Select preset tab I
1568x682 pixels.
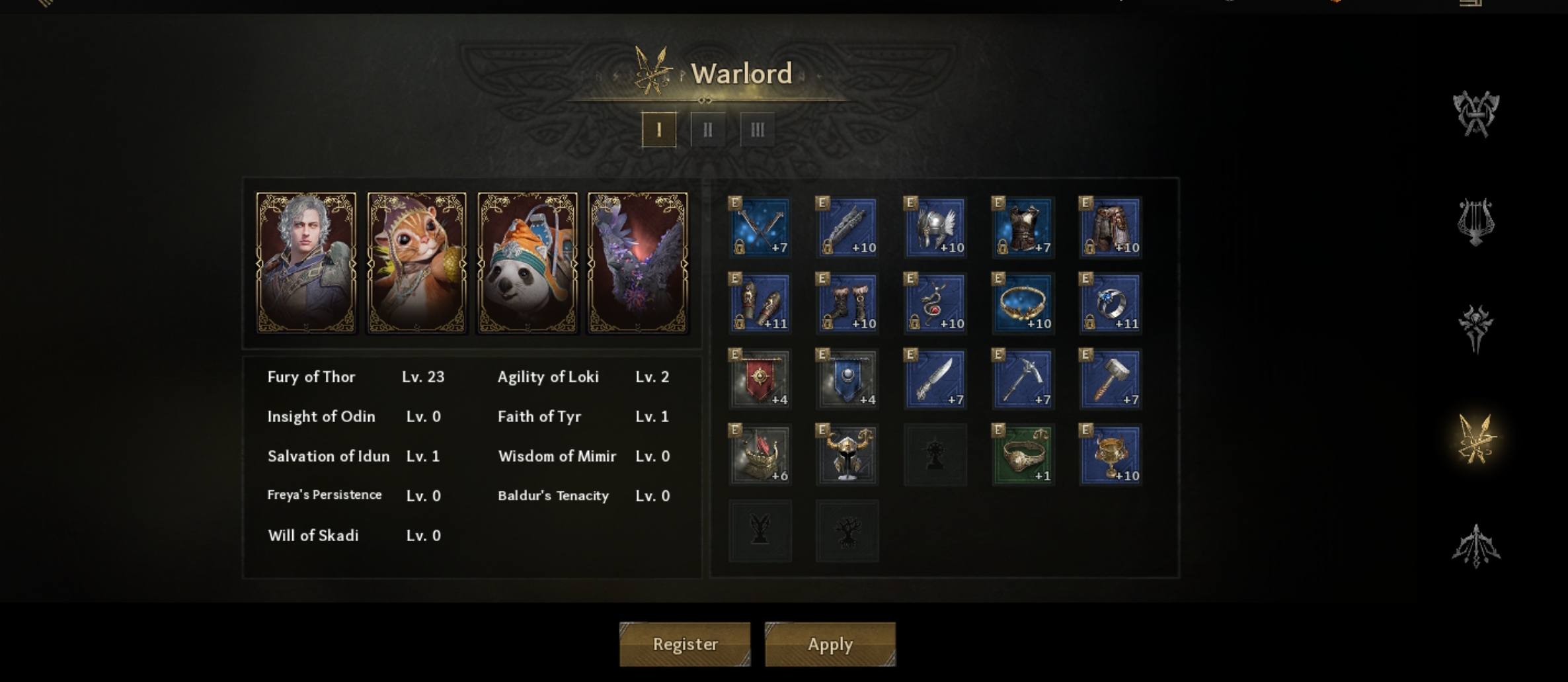tap(659, 130)
